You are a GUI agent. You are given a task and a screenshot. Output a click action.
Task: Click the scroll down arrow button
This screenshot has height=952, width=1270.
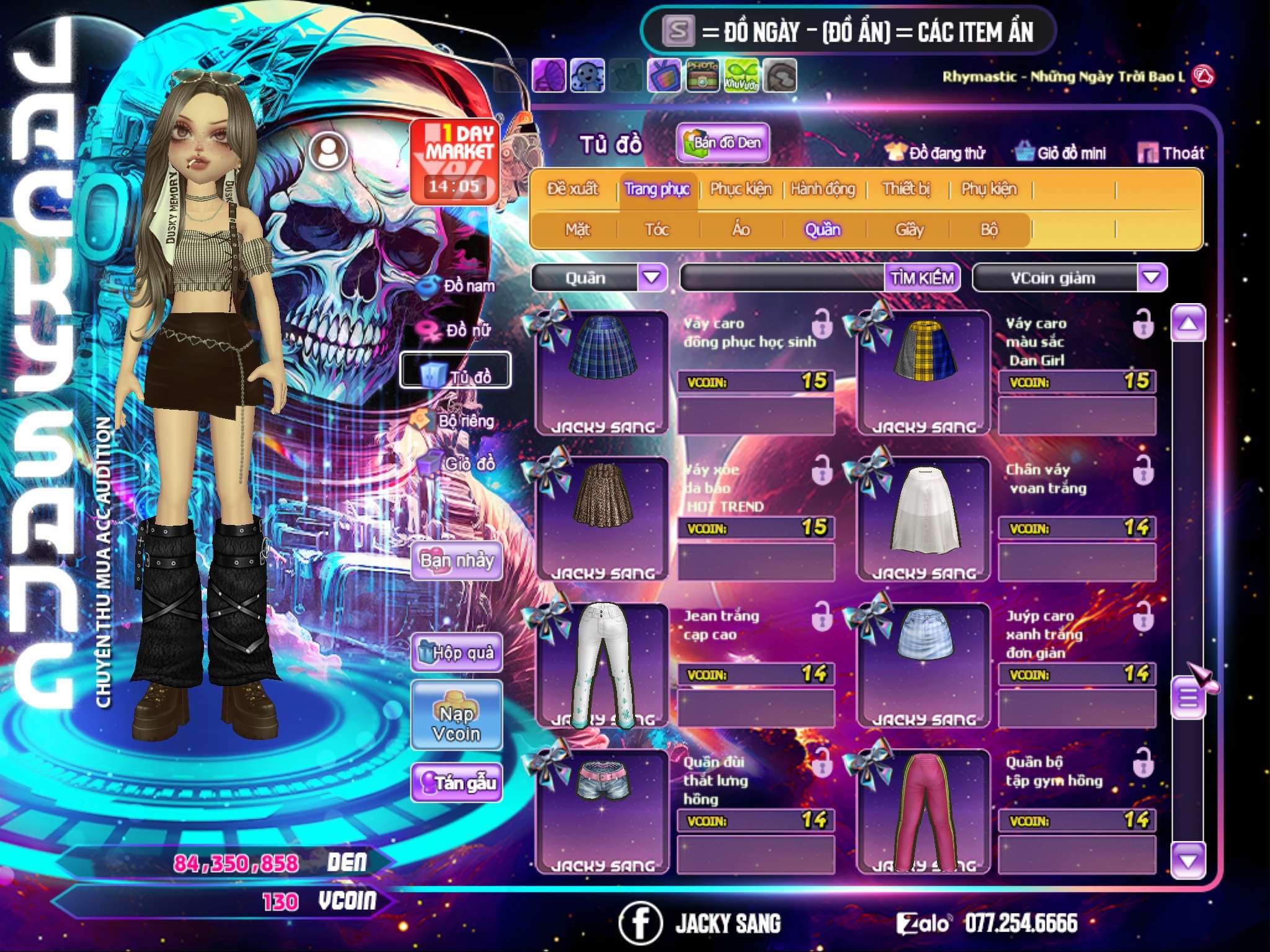(1188, 860)
